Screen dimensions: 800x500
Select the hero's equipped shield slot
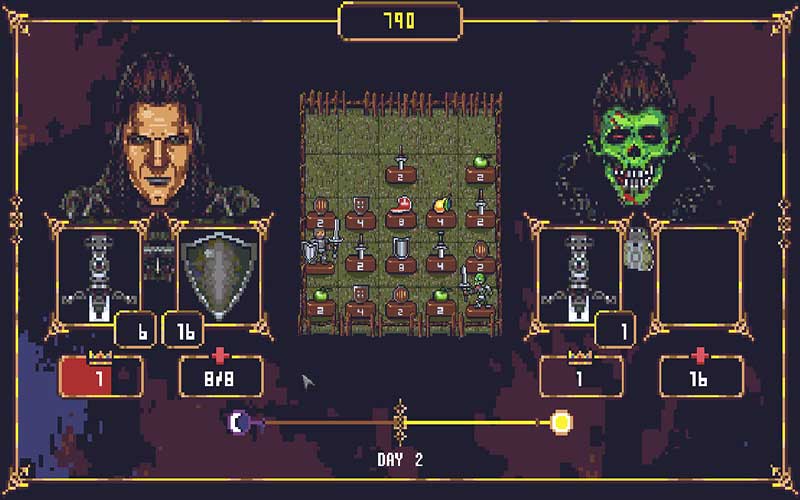(x=218, y=273)
